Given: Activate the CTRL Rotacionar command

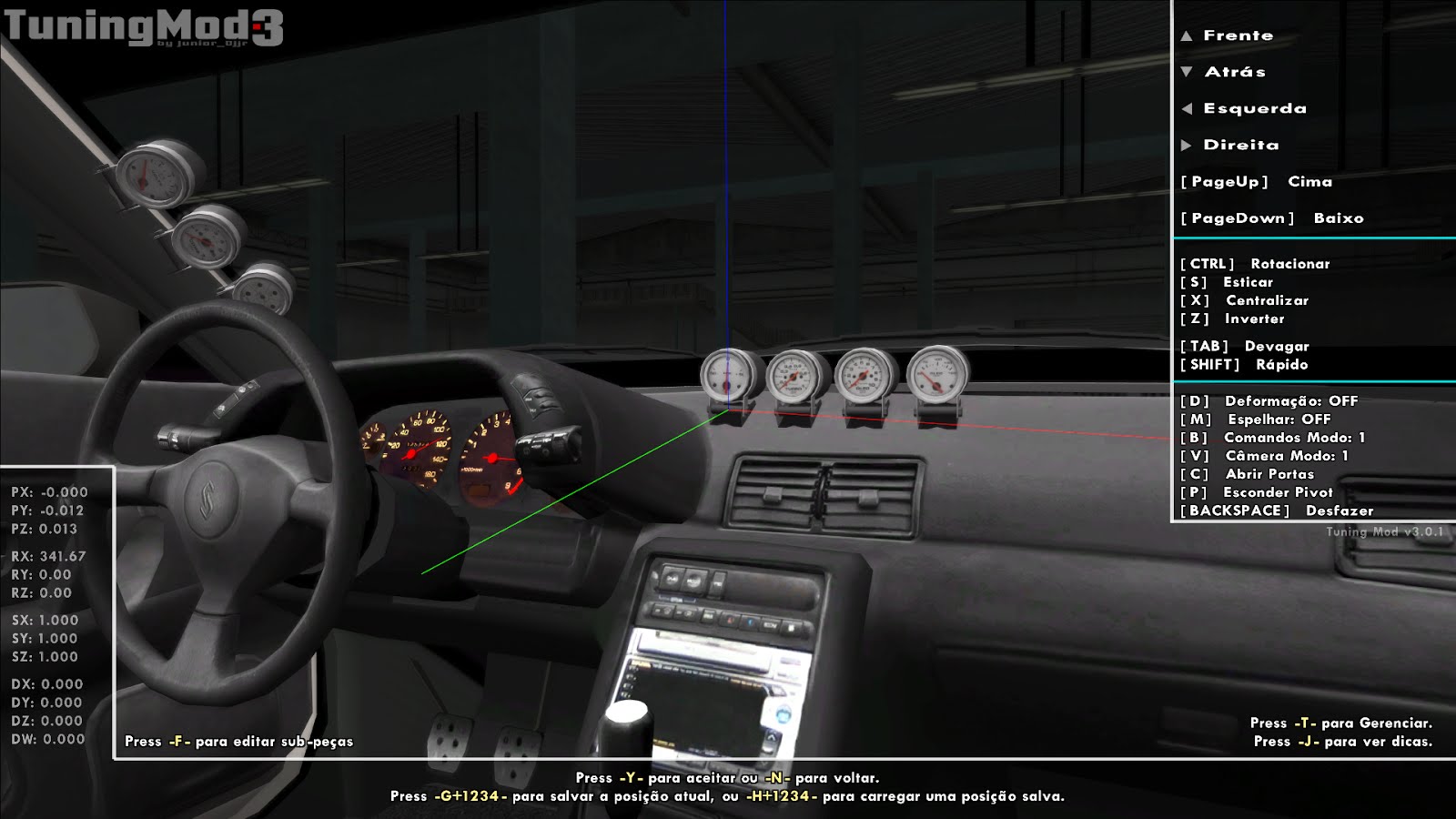Looking at the screenshot, I should [x=1256, y=264].
